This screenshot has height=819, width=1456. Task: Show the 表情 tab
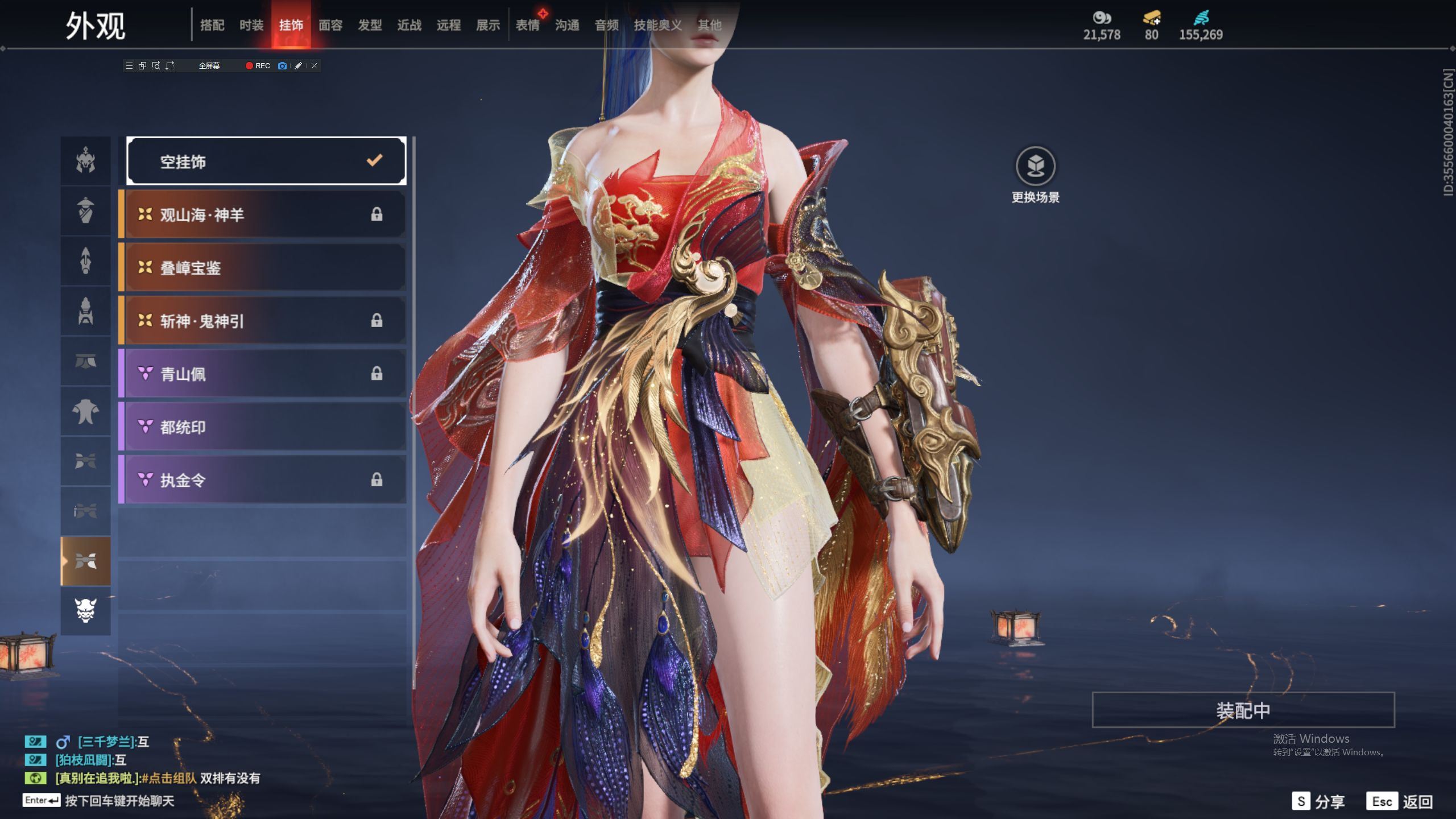point(528,25)
